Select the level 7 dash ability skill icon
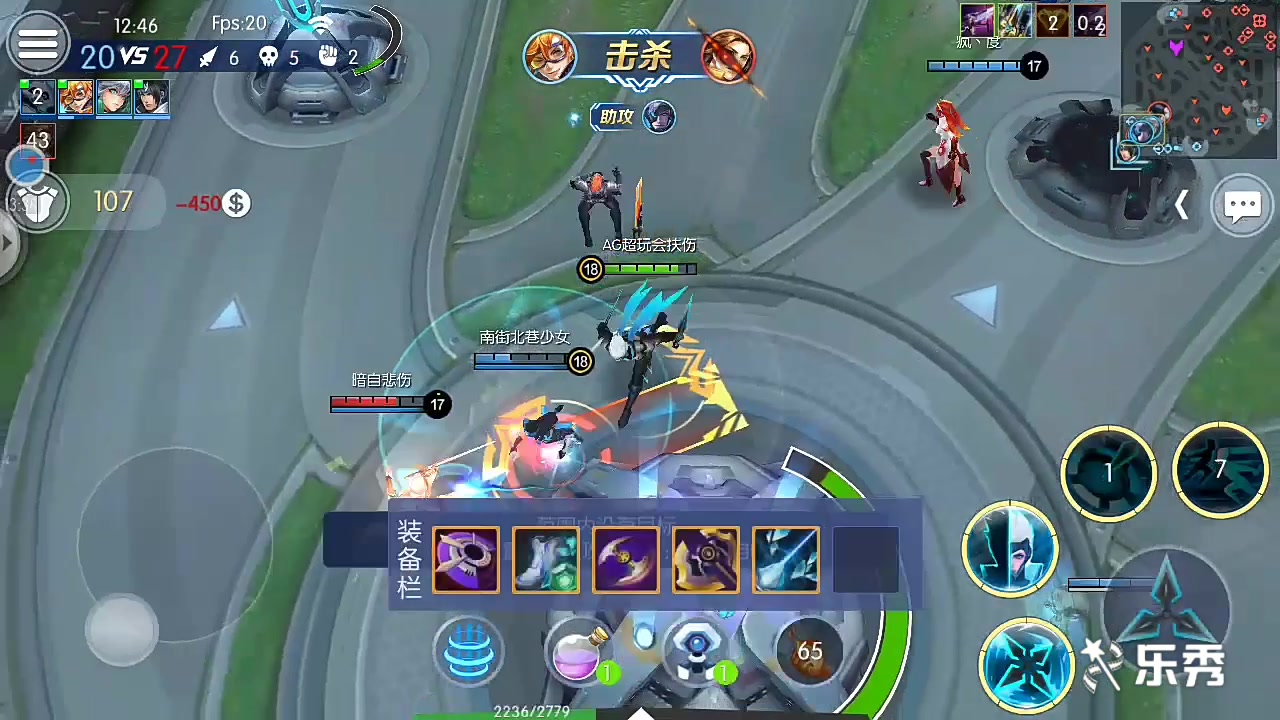This screenshot has height=720, width=1280. 1220,470
